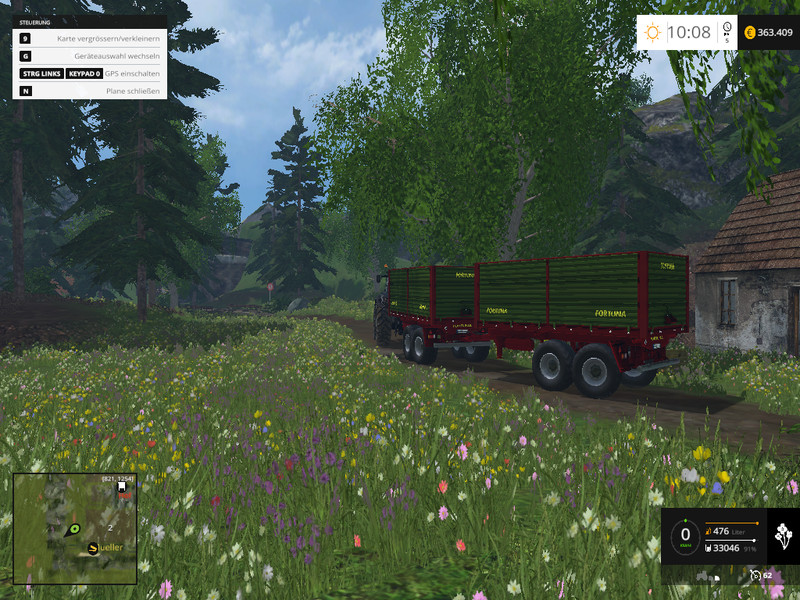
Task: Open the minimap in the corner
Action: tap(75, 529)
